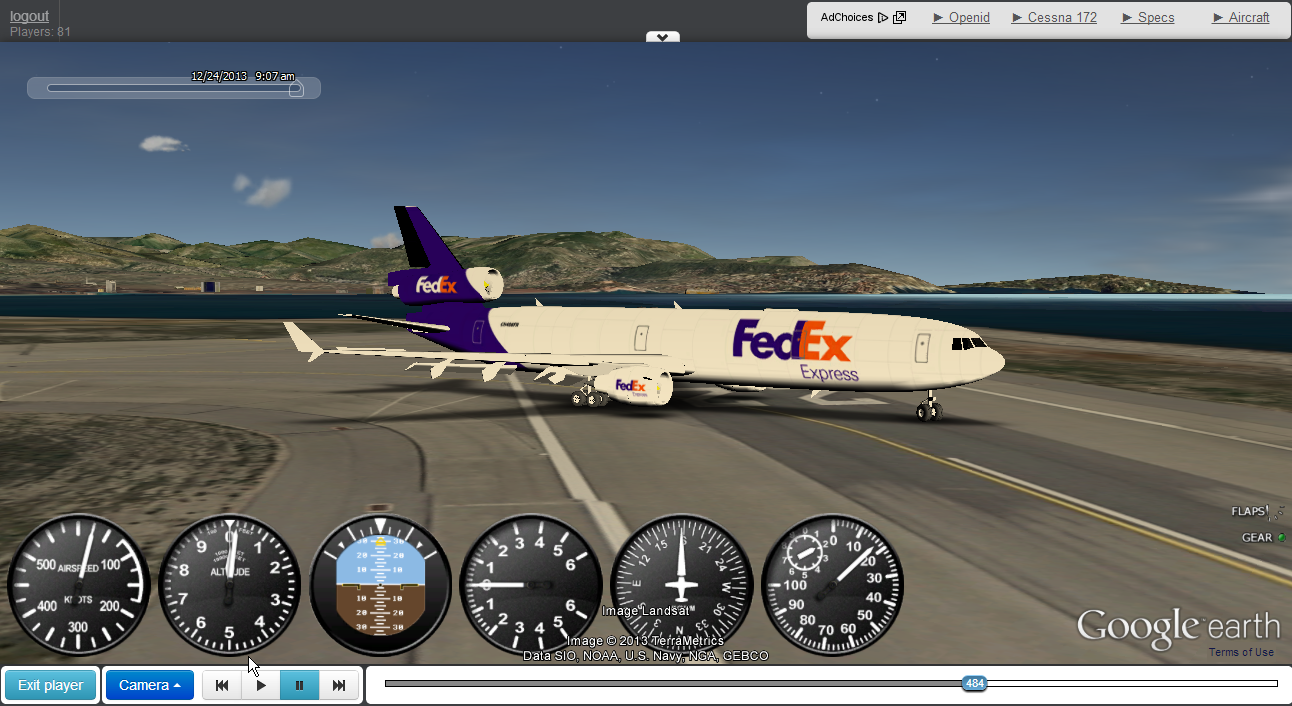1292x706 pixels.
Task: Play the flight recording
Action: [x=261, y=685]
